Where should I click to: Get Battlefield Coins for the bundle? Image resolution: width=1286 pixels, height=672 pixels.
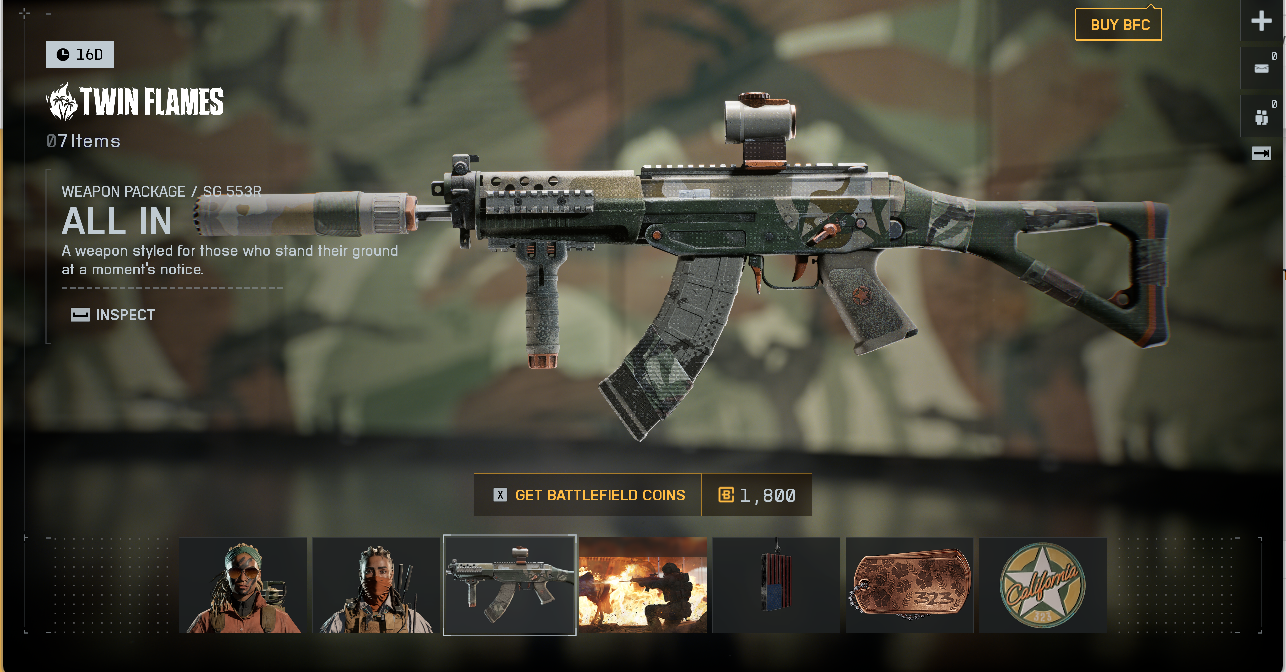588,495
